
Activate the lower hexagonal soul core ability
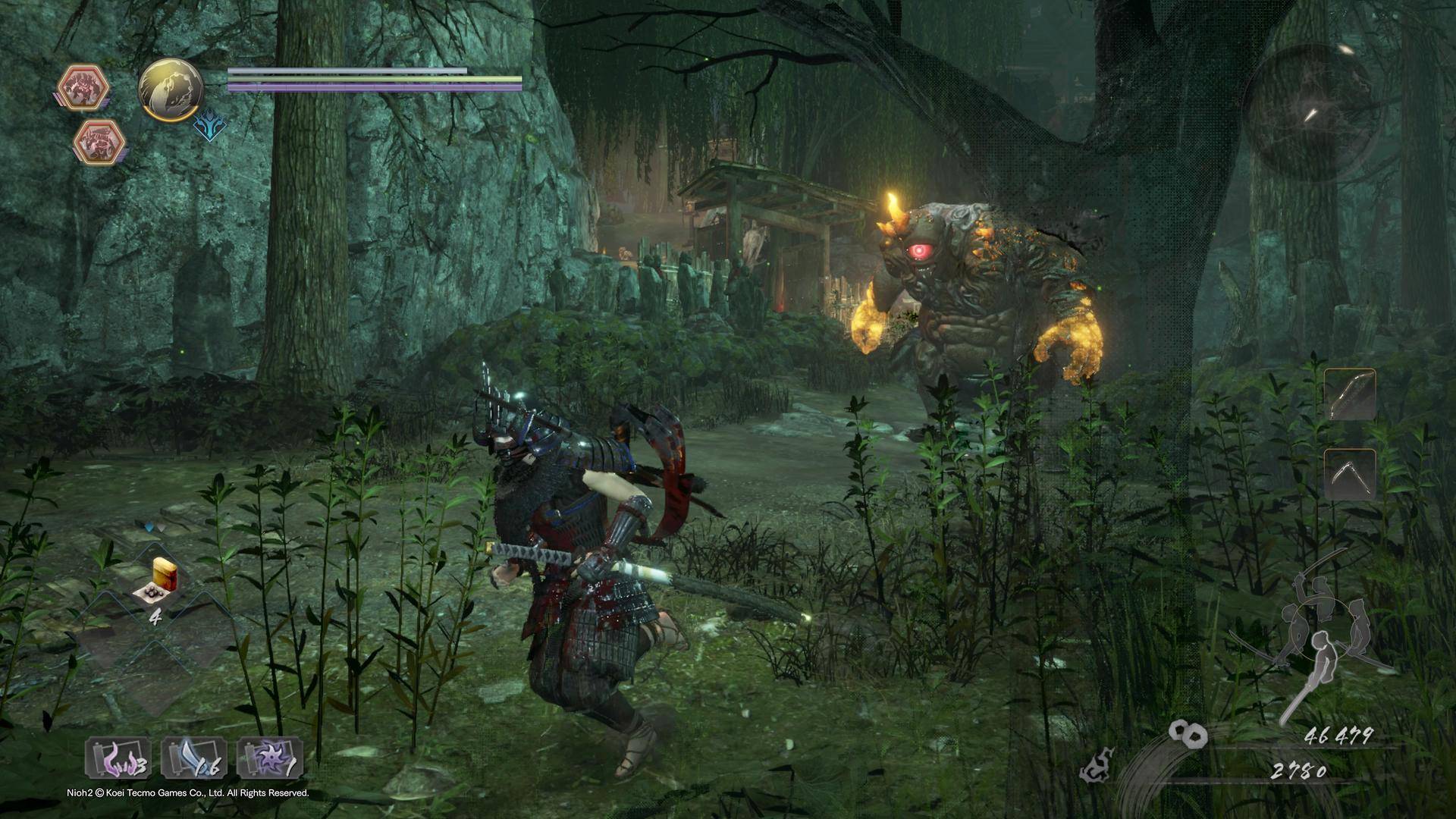tap(99, 140)
